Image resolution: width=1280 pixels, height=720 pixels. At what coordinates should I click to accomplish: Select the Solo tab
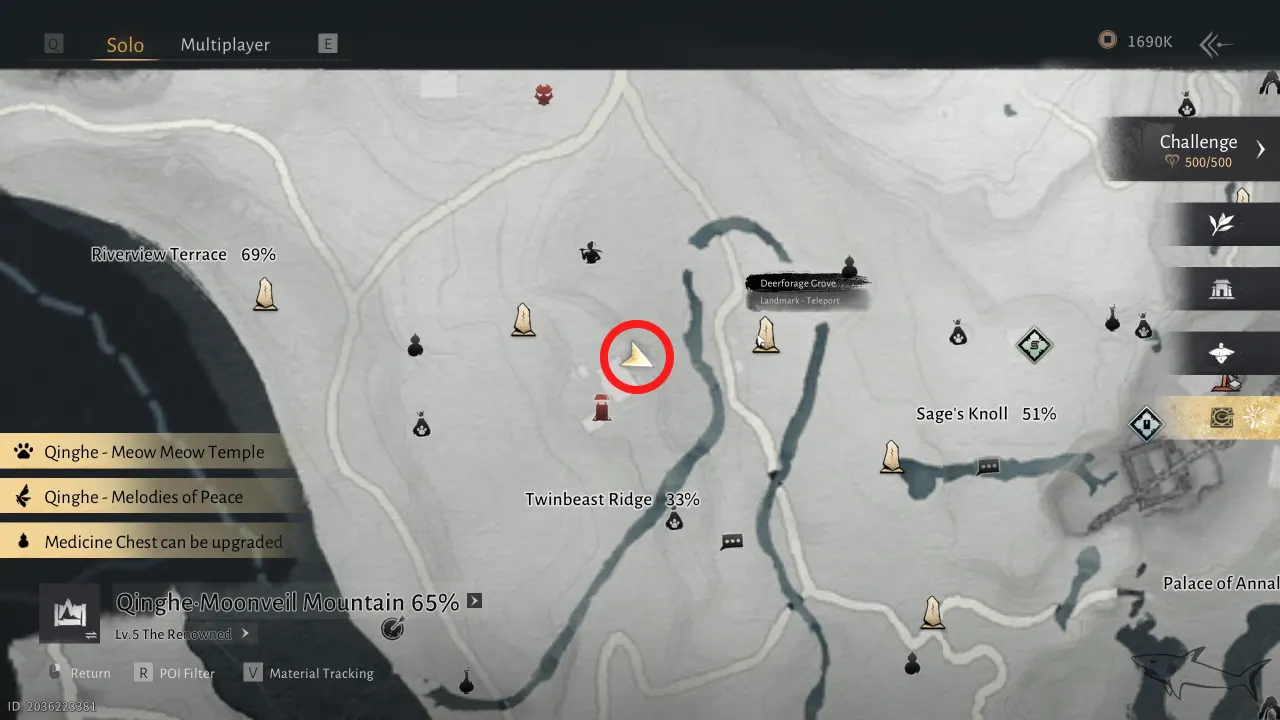coord(124,44)
